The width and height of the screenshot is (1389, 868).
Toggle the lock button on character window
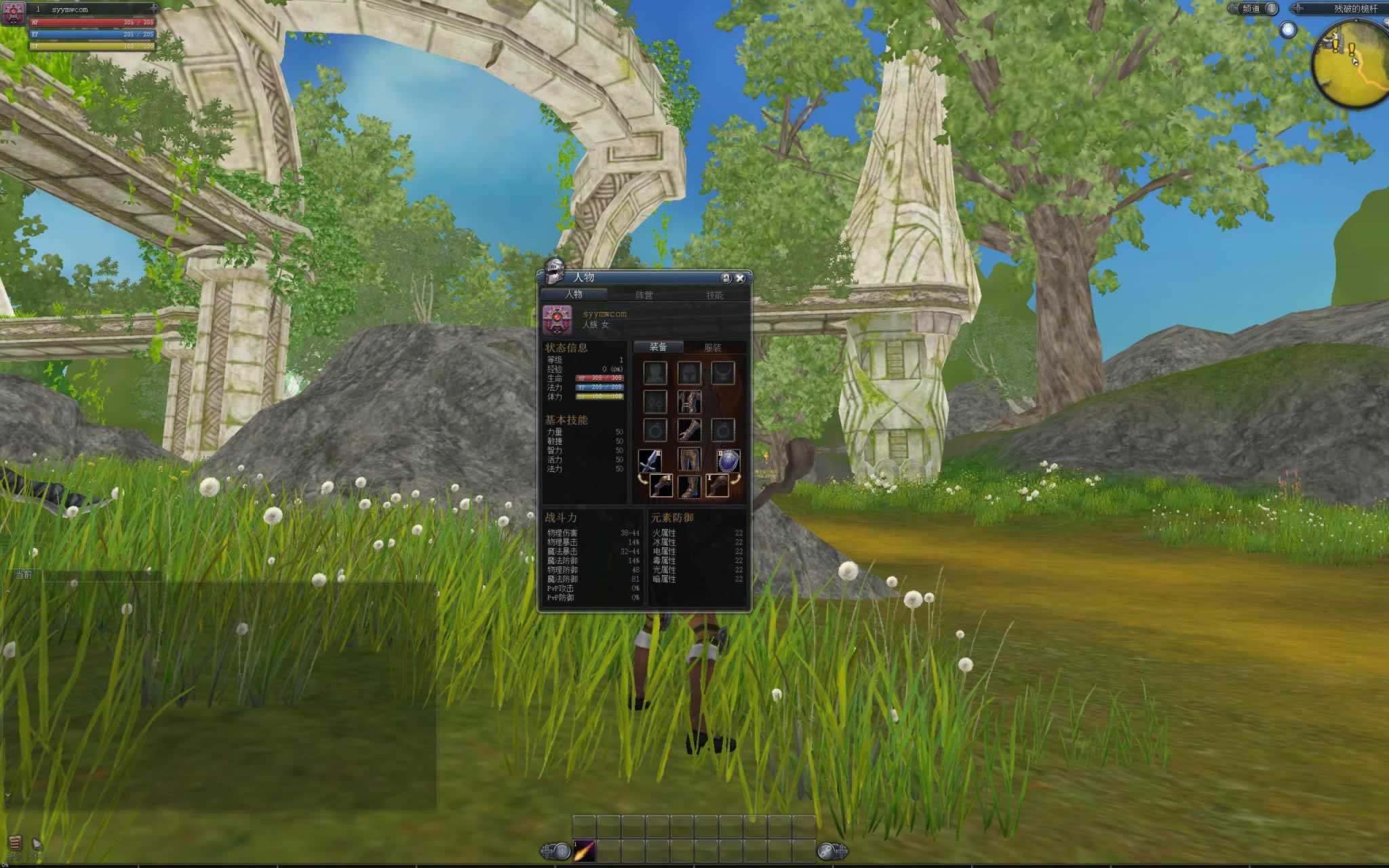[726, 278]
